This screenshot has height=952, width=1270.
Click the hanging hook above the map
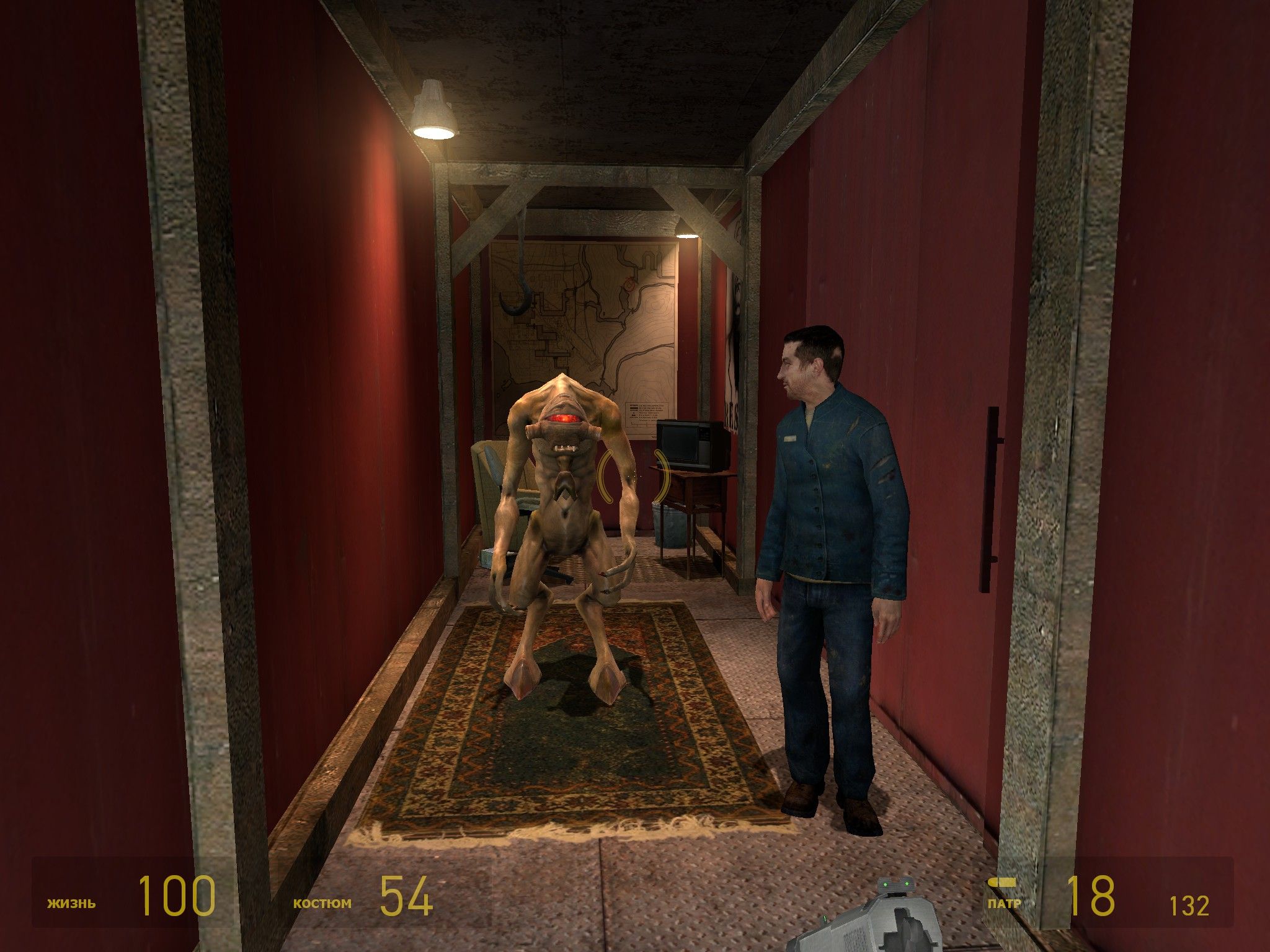pyautogui.click(x=518, y=291)
